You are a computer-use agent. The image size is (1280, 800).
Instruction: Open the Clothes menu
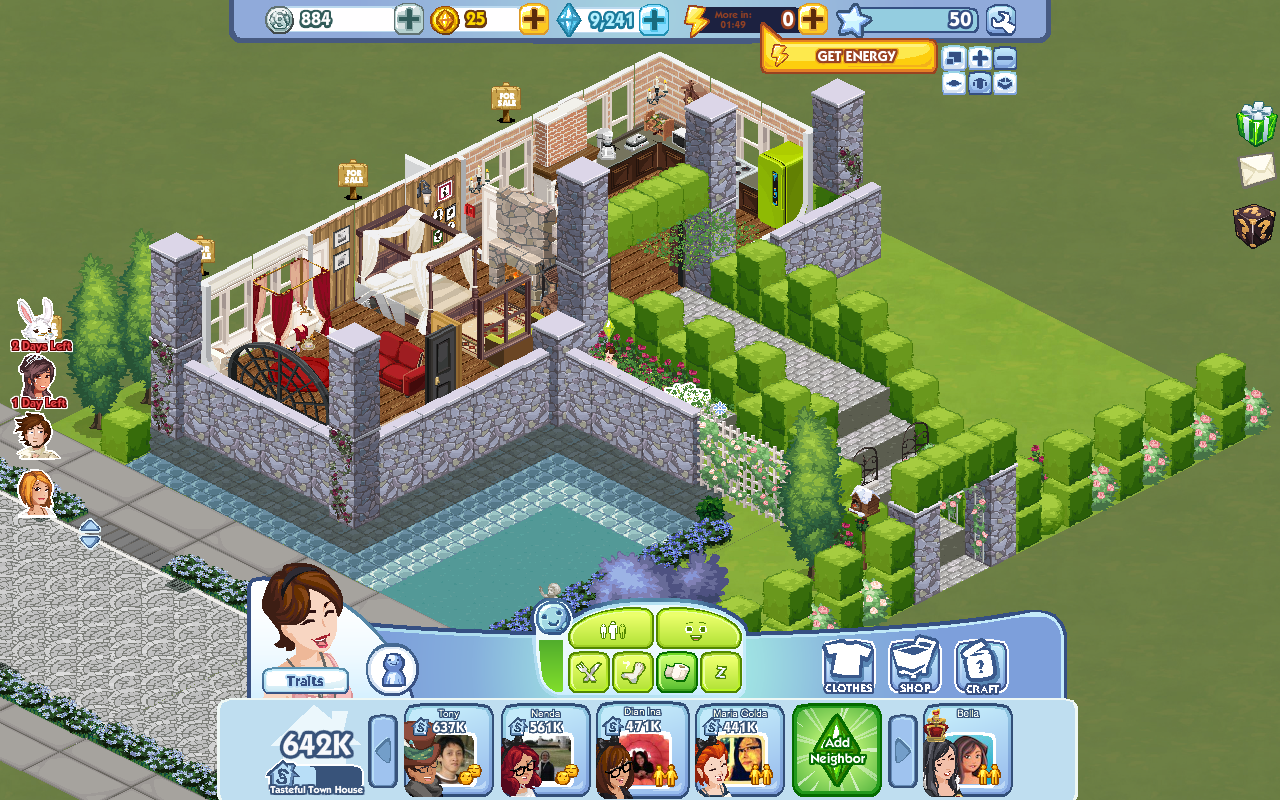coord(848,665)
